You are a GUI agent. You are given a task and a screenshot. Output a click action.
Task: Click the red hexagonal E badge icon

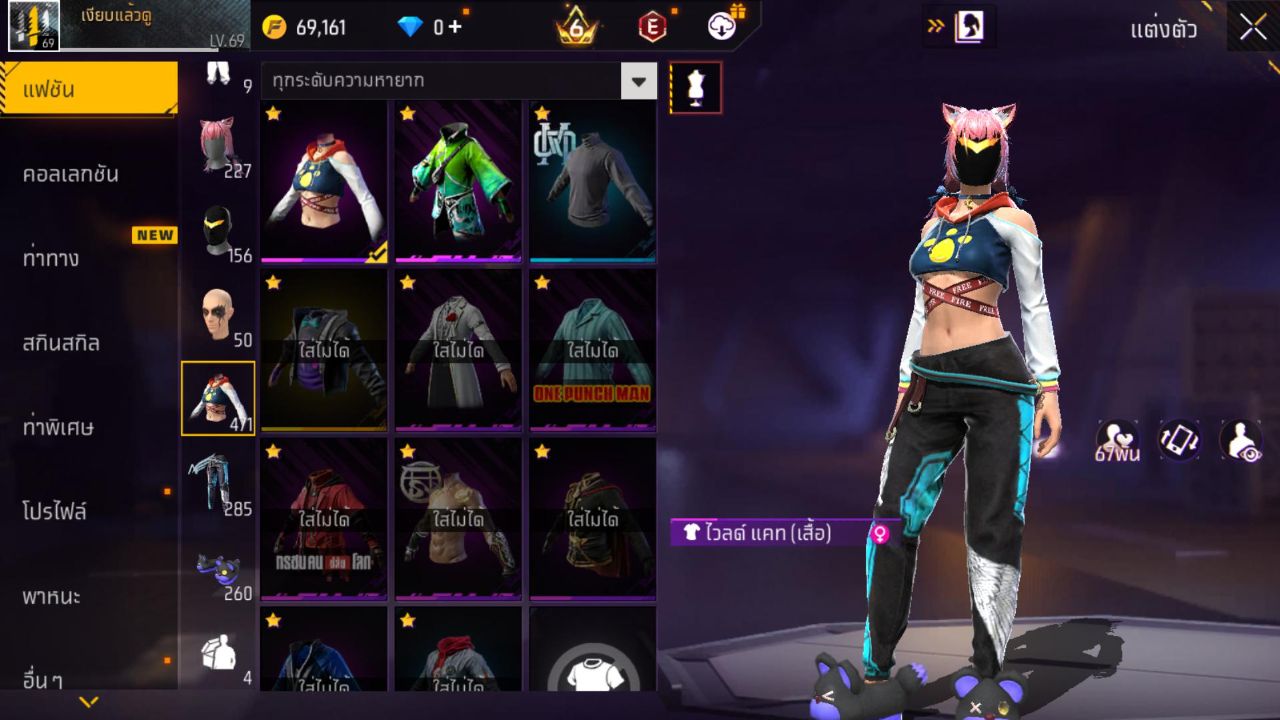click(x=655, y=27)
